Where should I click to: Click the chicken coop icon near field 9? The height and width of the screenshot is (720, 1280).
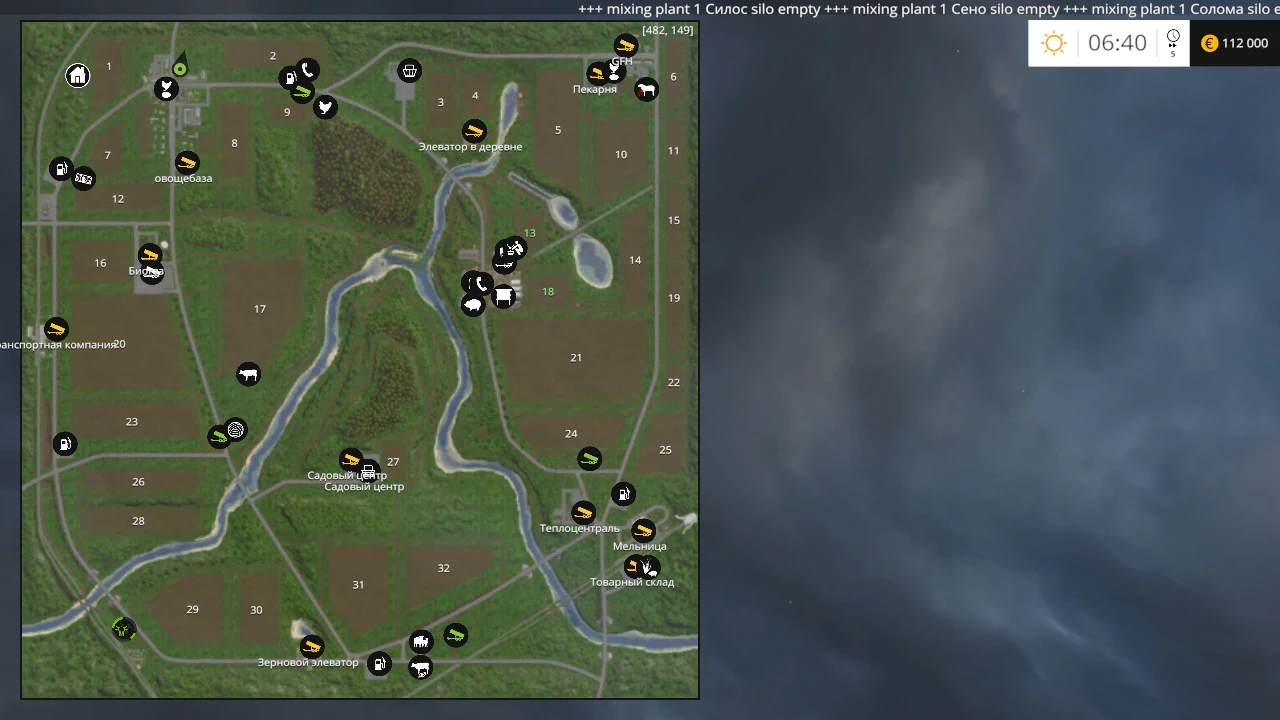tap(325, 107)
